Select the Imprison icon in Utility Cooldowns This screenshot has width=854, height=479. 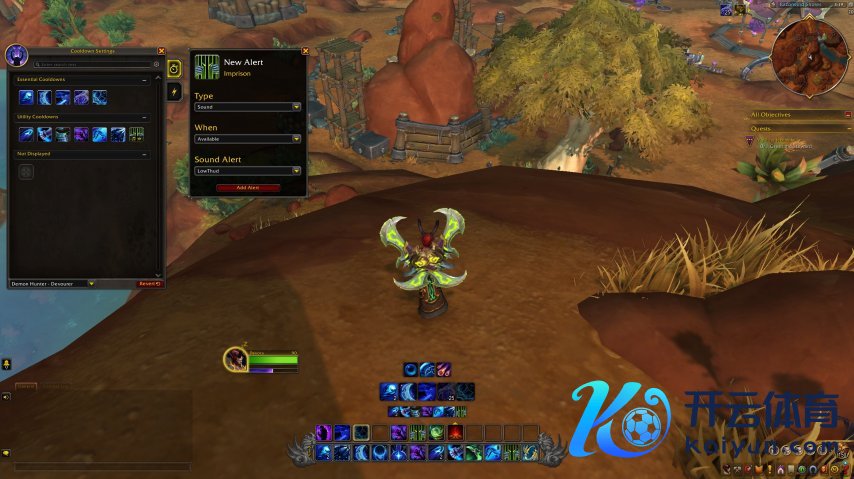(134, 134)
